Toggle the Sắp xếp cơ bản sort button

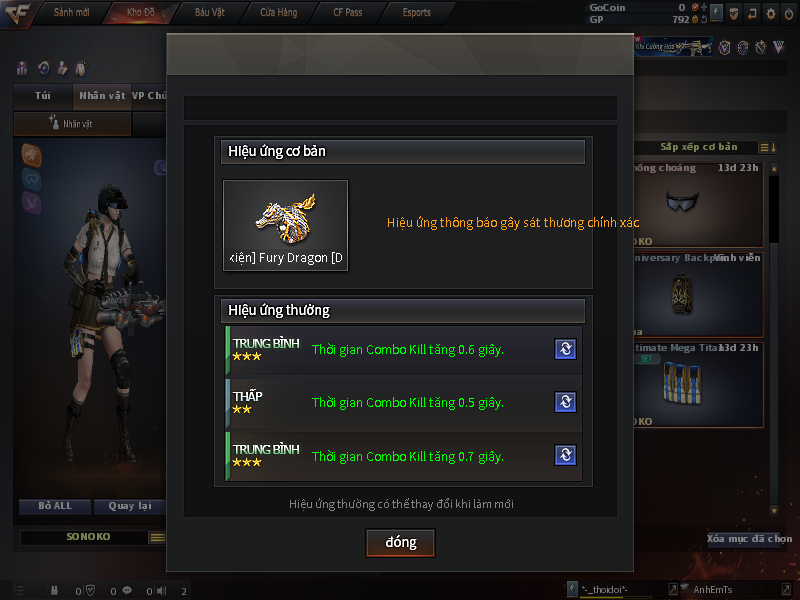click(698, 147)
